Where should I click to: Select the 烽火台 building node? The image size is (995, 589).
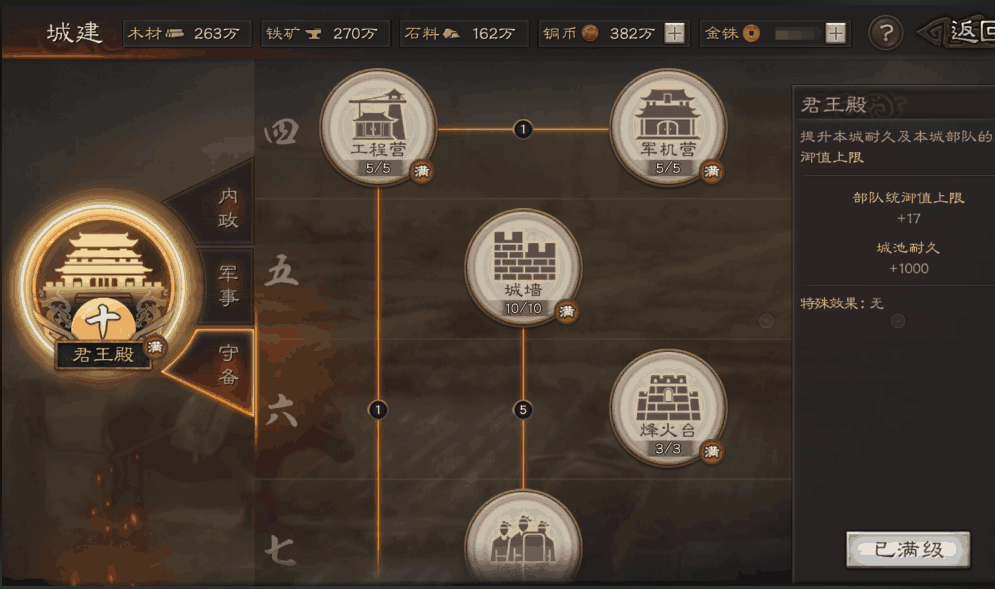[x=667, y=407]
